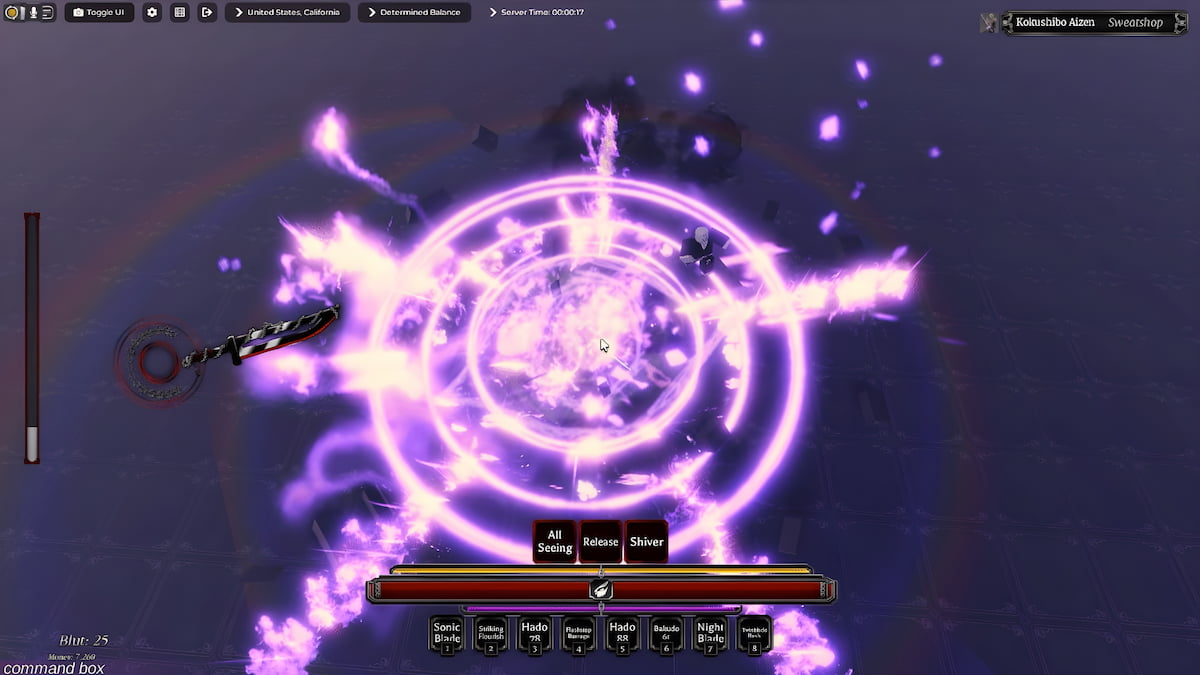1200x675 pixels.
Task: Trigger the Release ability button
Action: (x=600, y=542)
